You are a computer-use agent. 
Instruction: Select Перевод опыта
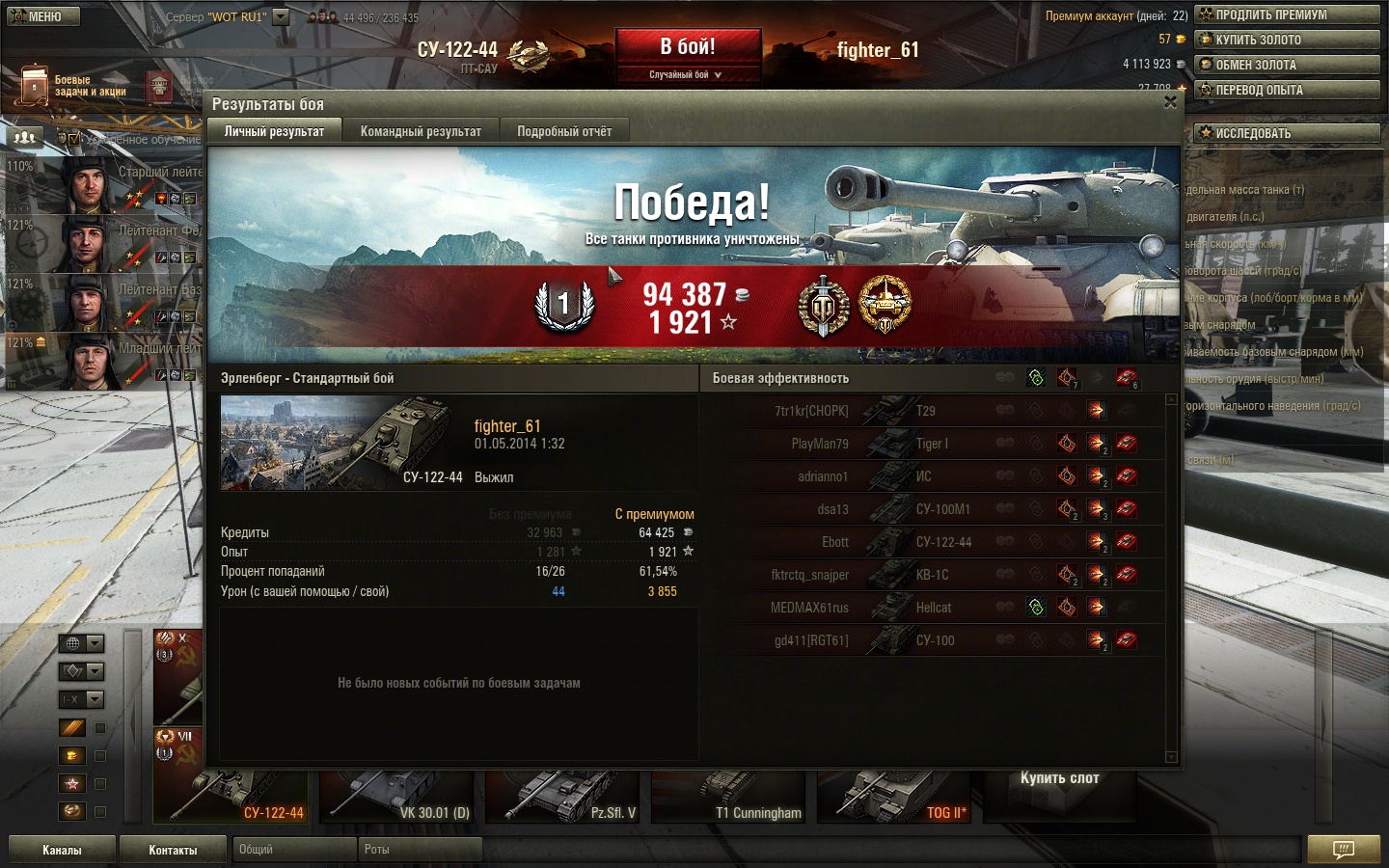pos(1287,90)
